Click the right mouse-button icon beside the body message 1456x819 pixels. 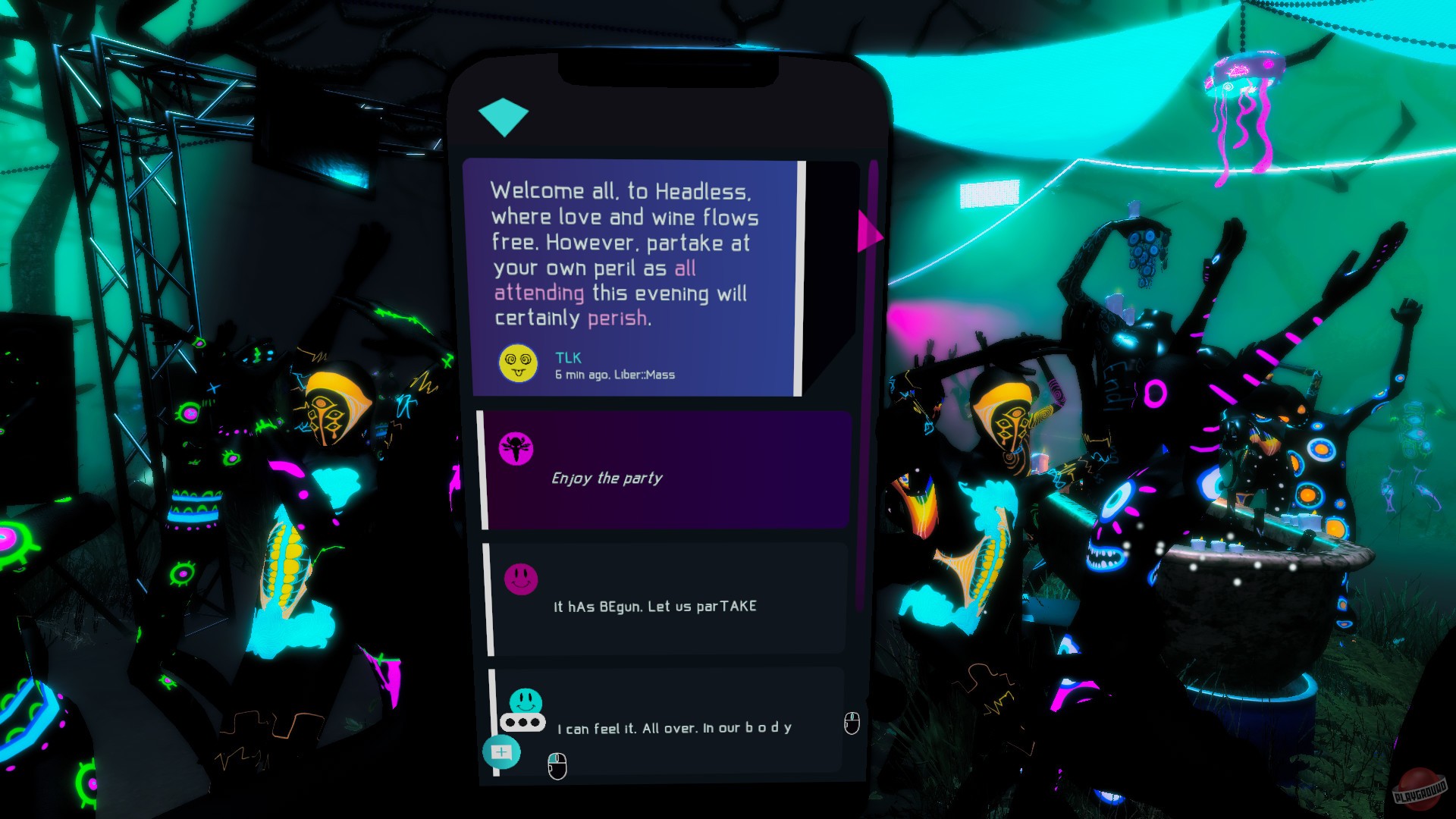click(851, 724)
